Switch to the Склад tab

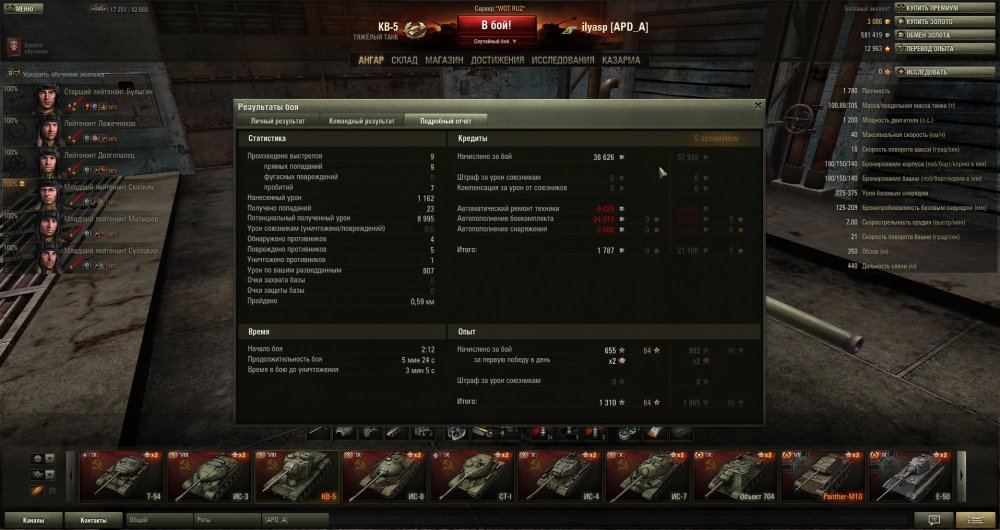click(x=404, y=60)
